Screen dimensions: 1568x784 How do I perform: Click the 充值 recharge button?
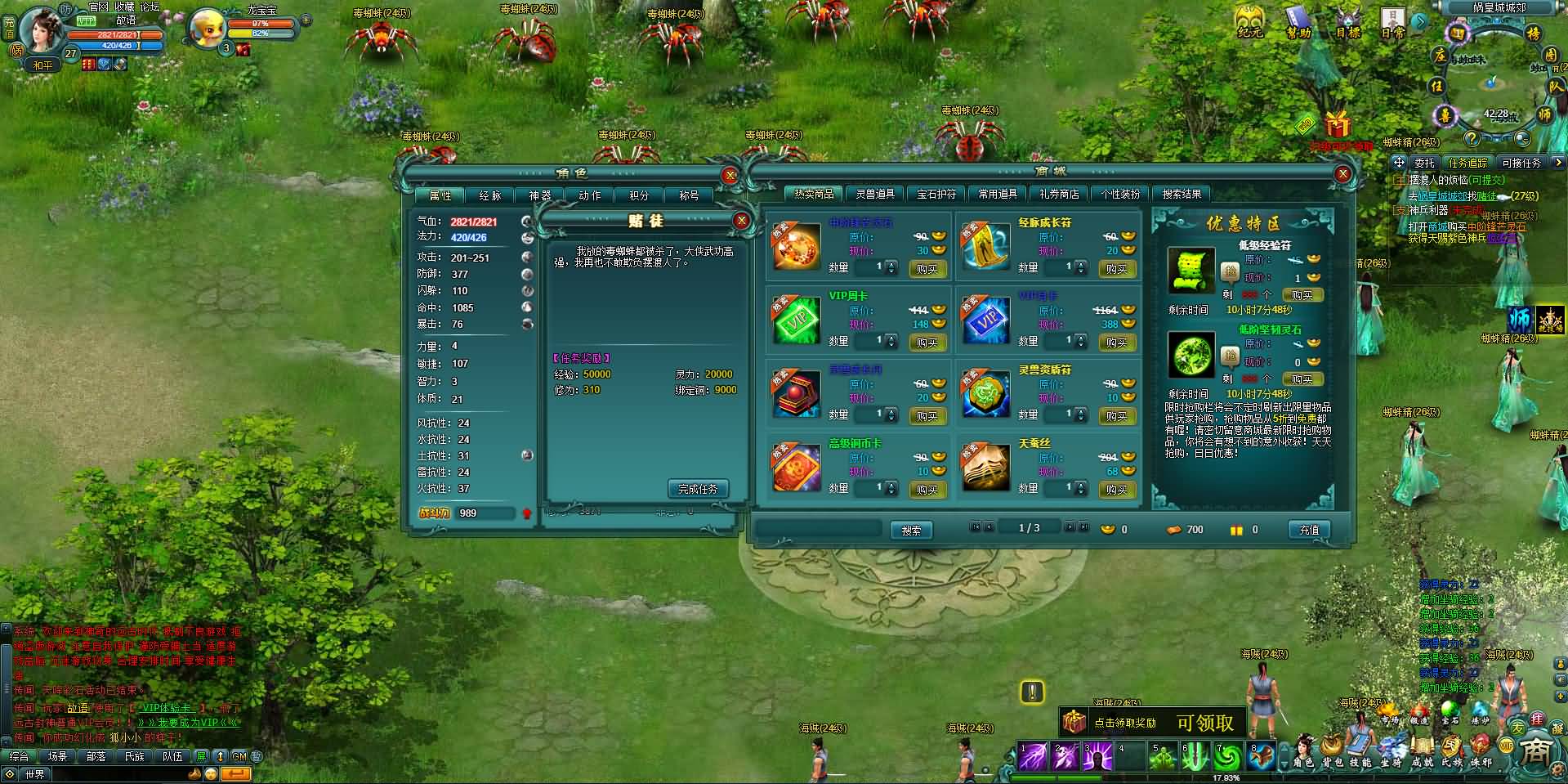pos(1309,530)
